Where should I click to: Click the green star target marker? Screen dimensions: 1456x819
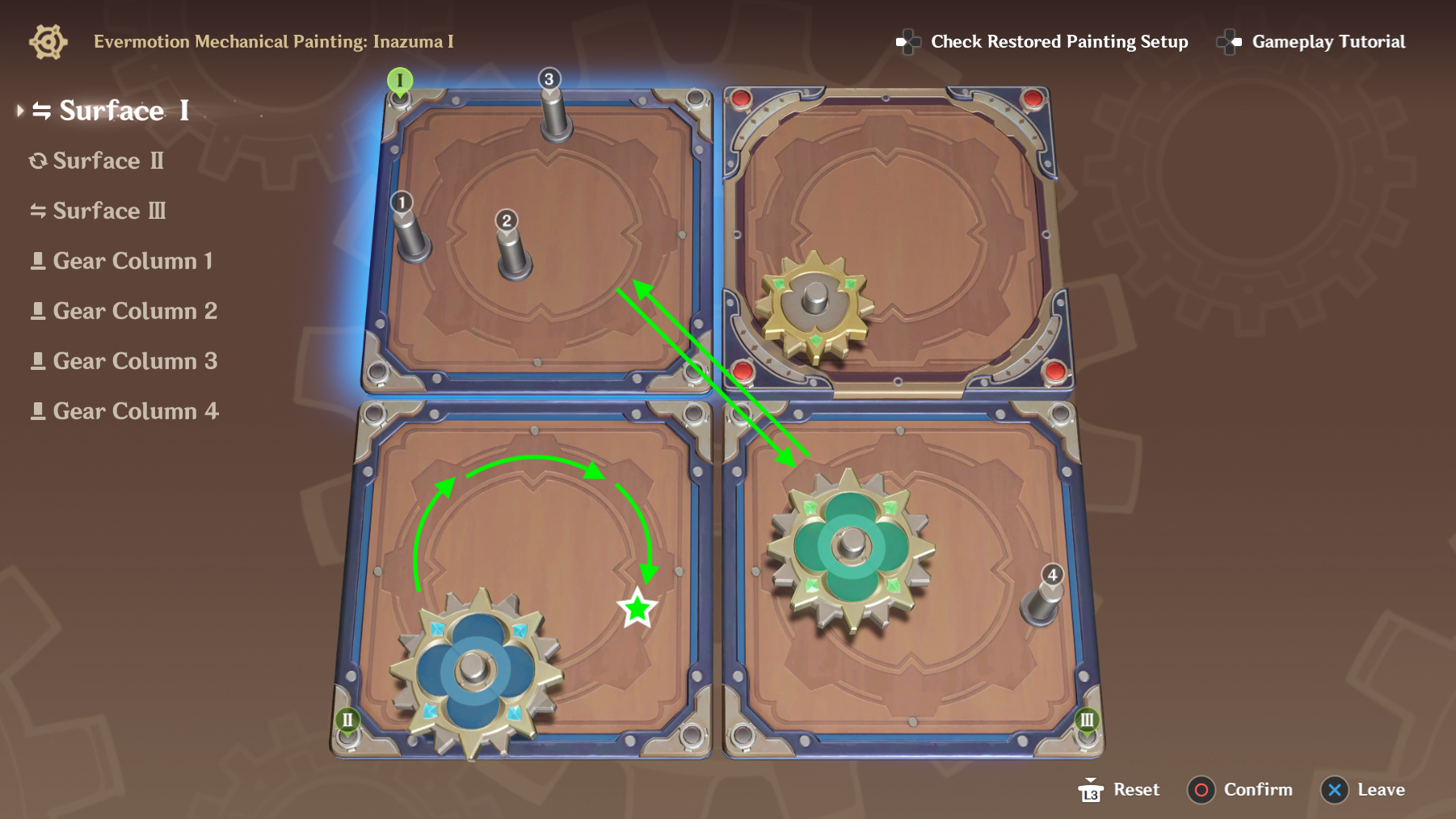click(x=638, y=607)
